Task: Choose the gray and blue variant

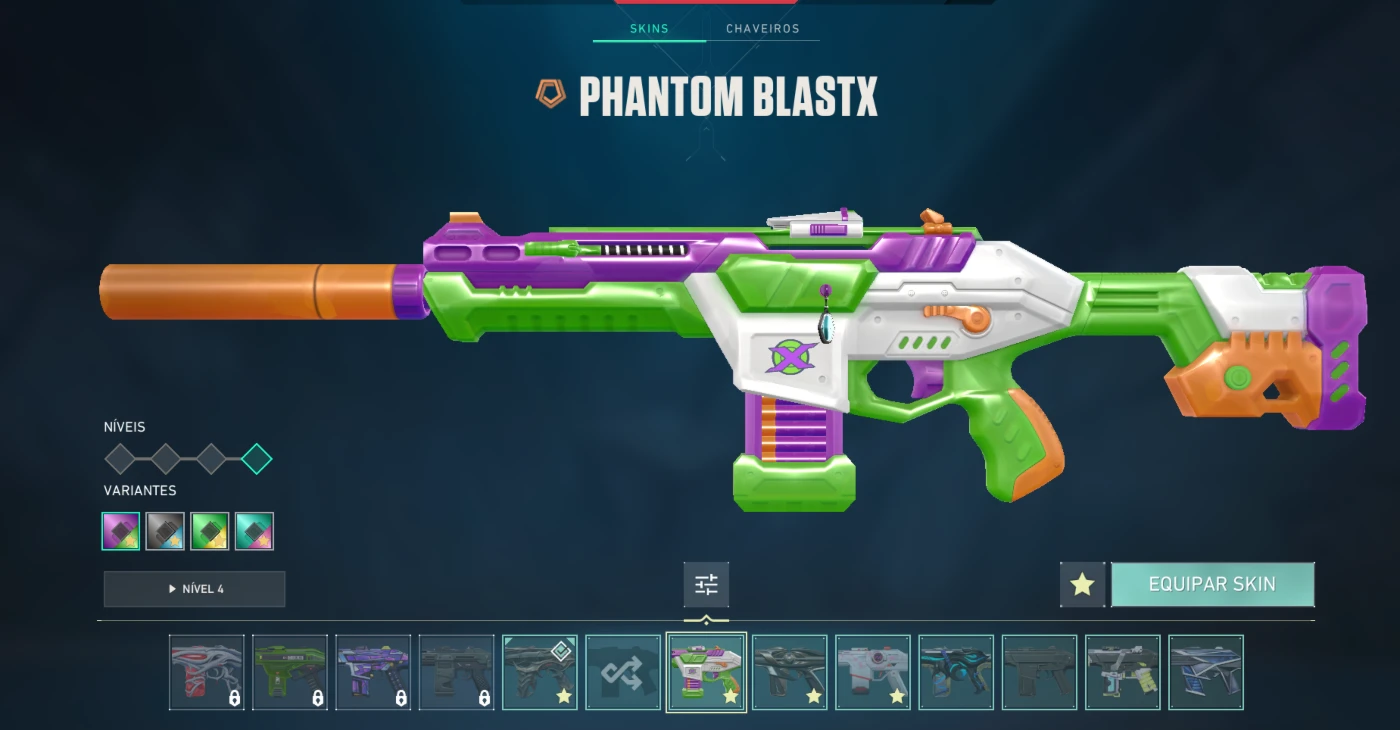Action: (x=165, y=531)
